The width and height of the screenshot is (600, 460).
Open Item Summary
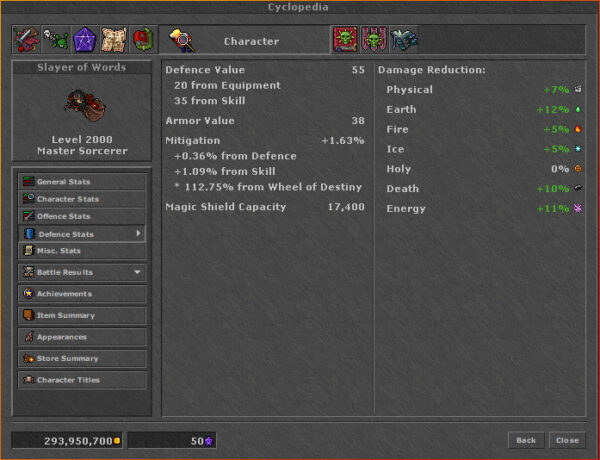pos(82,315)
